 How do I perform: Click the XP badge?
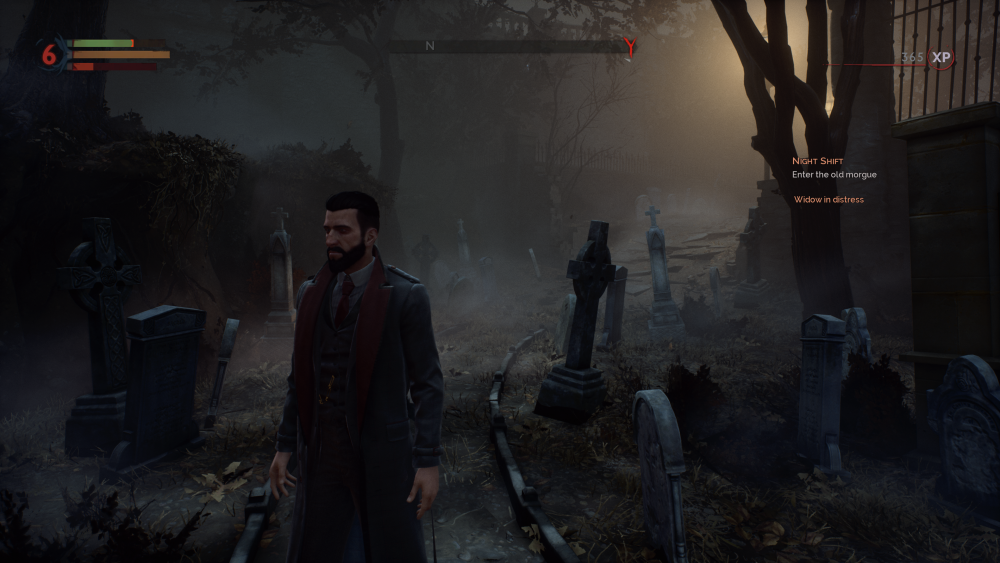tap(941, 58)
